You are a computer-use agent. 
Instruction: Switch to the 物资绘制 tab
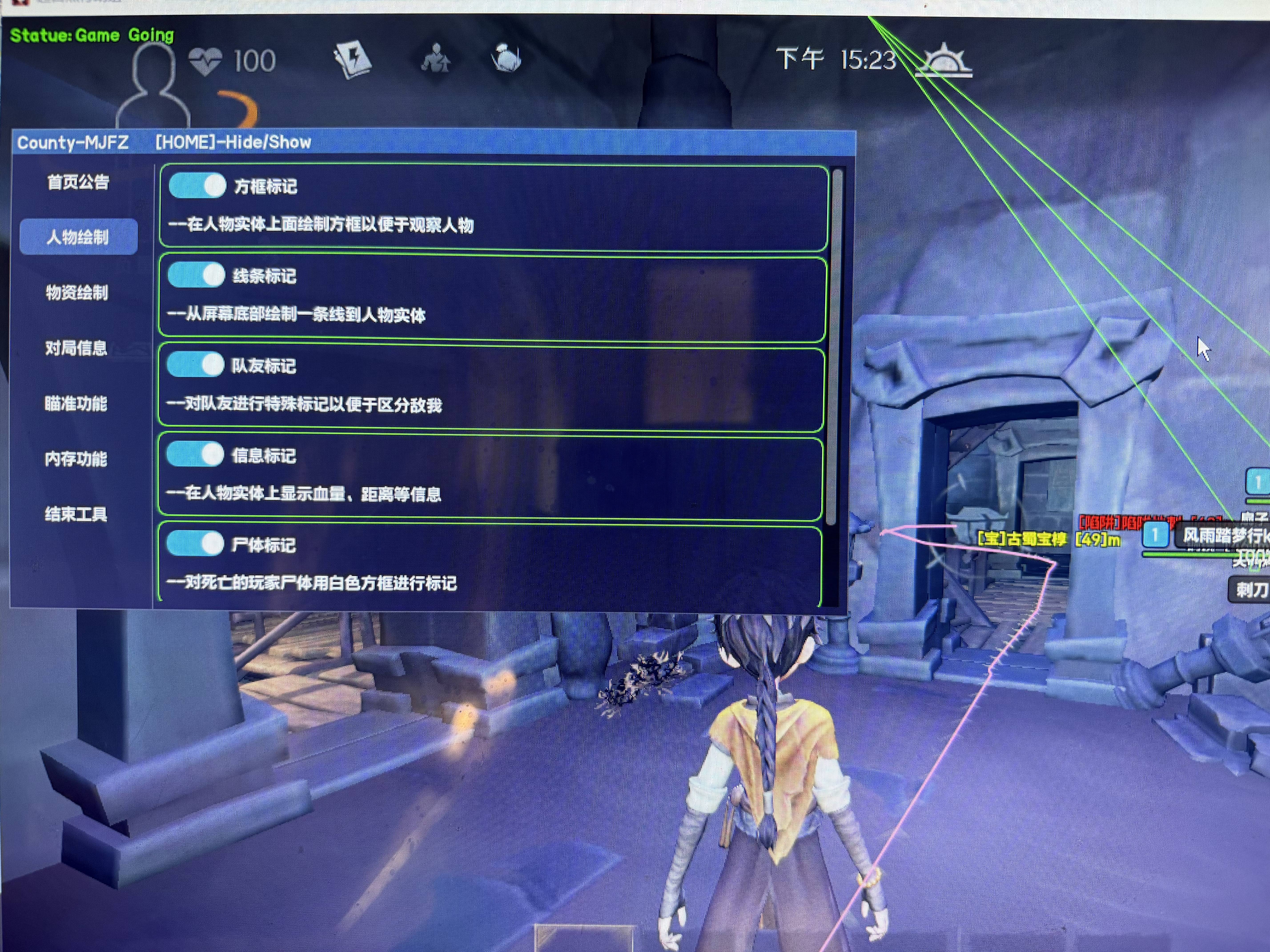[x=77, y=293]
